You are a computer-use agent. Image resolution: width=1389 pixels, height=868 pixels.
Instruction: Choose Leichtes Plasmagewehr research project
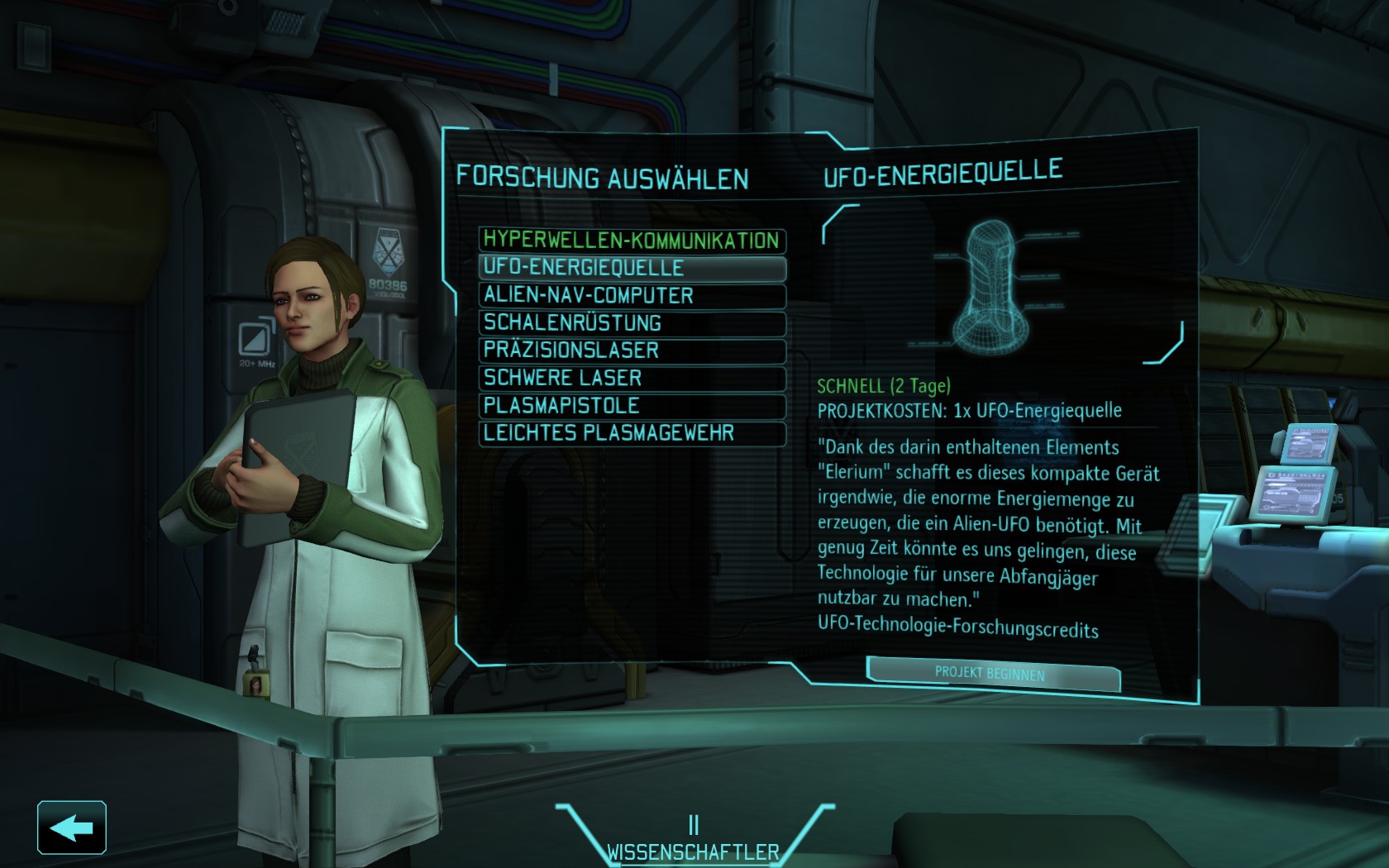(x=632, y=433)
